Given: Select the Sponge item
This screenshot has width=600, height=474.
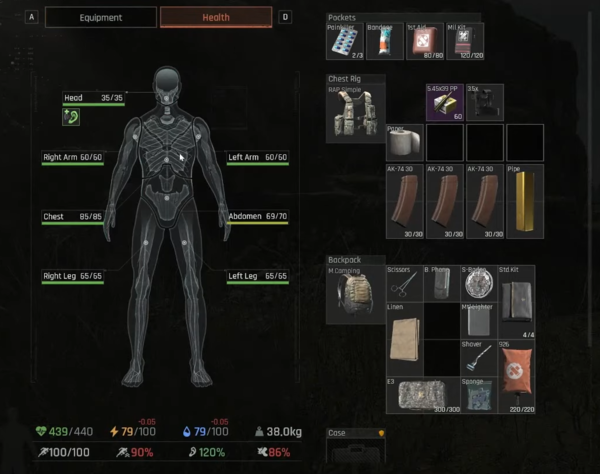Looking at the screenshot, I should pyautogui.click(x=480, y=396).
